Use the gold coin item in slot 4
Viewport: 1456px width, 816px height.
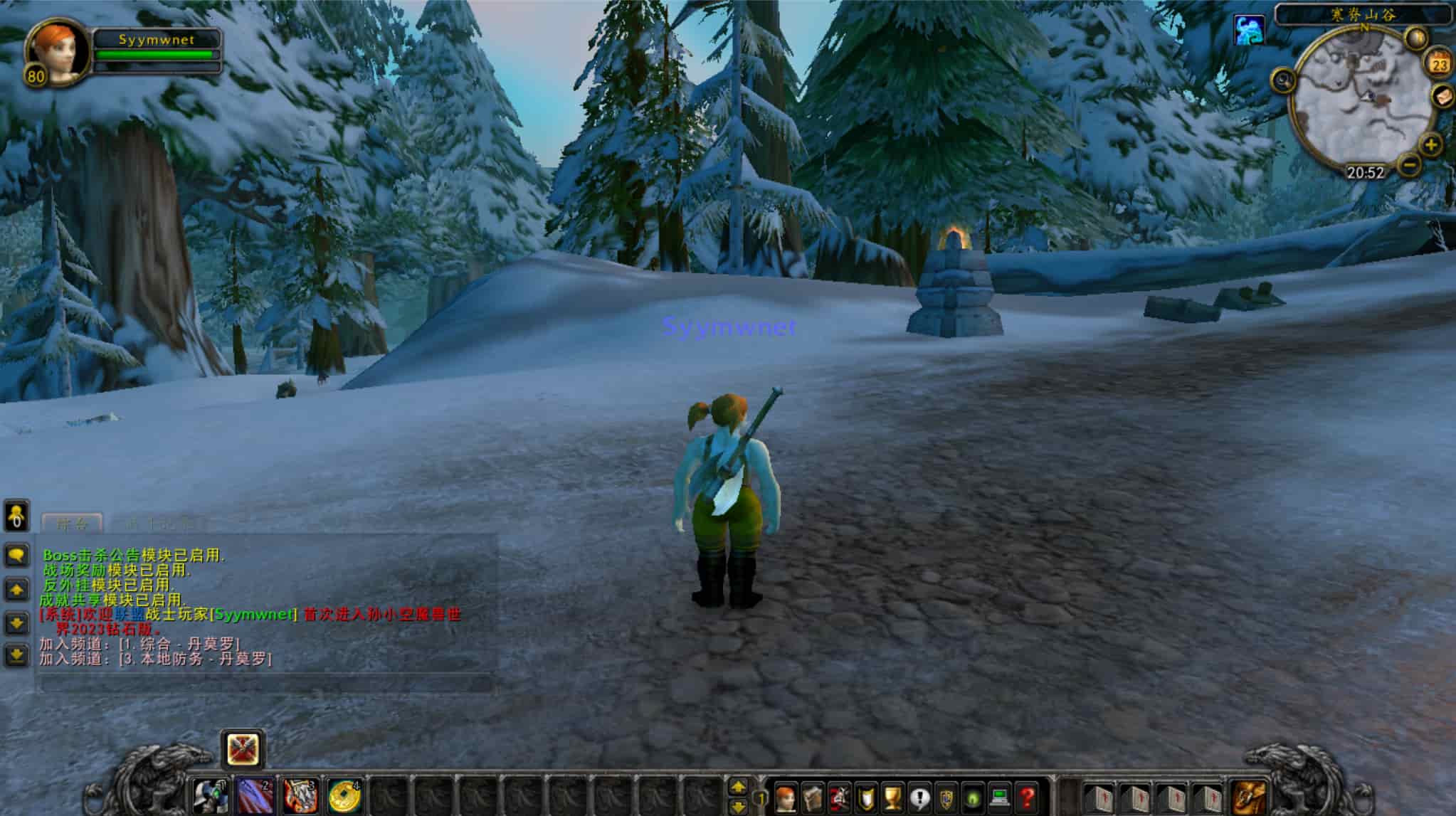tap(345, 796)
